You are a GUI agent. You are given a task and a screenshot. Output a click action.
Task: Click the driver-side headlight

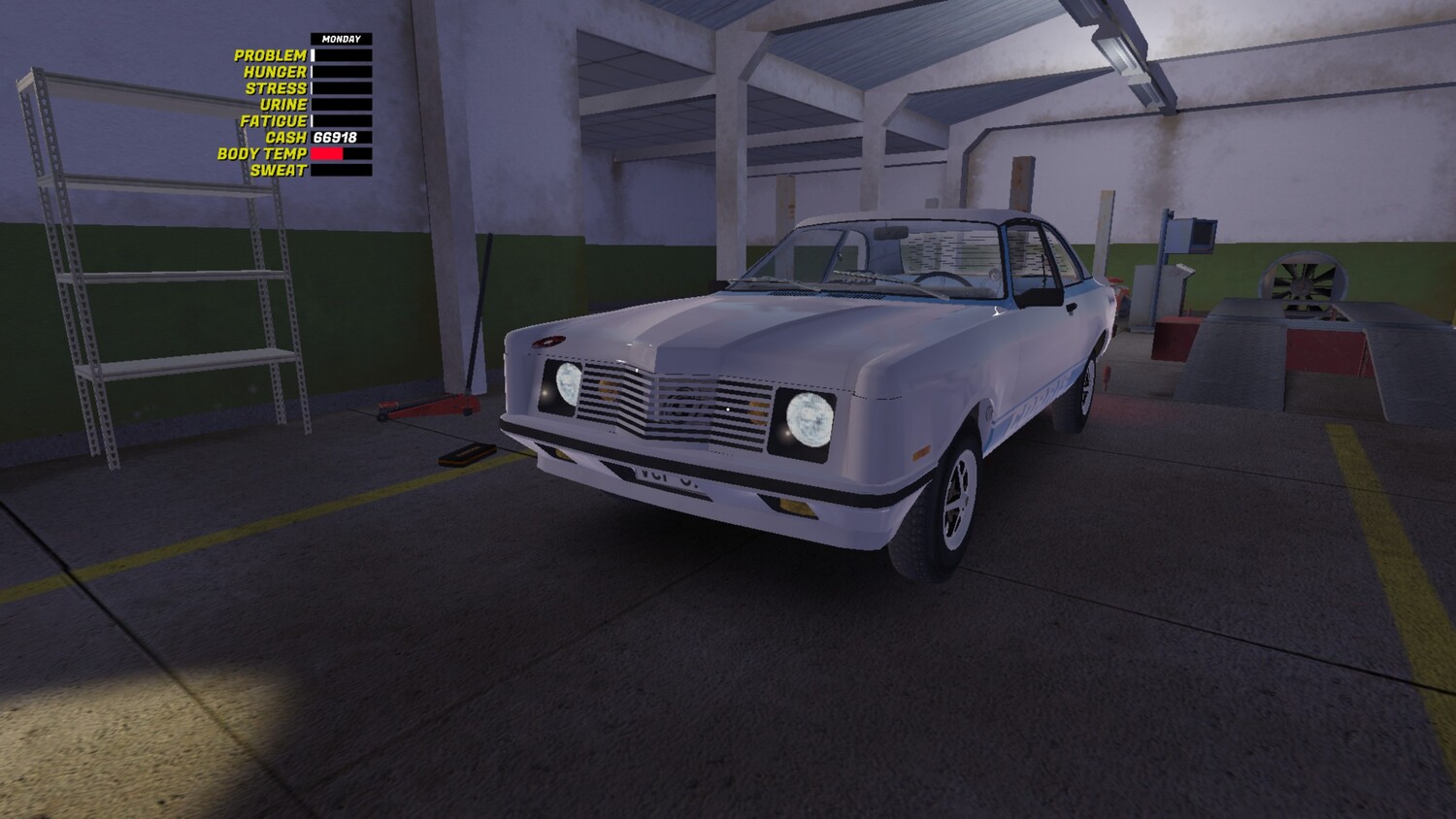[808, 420]
